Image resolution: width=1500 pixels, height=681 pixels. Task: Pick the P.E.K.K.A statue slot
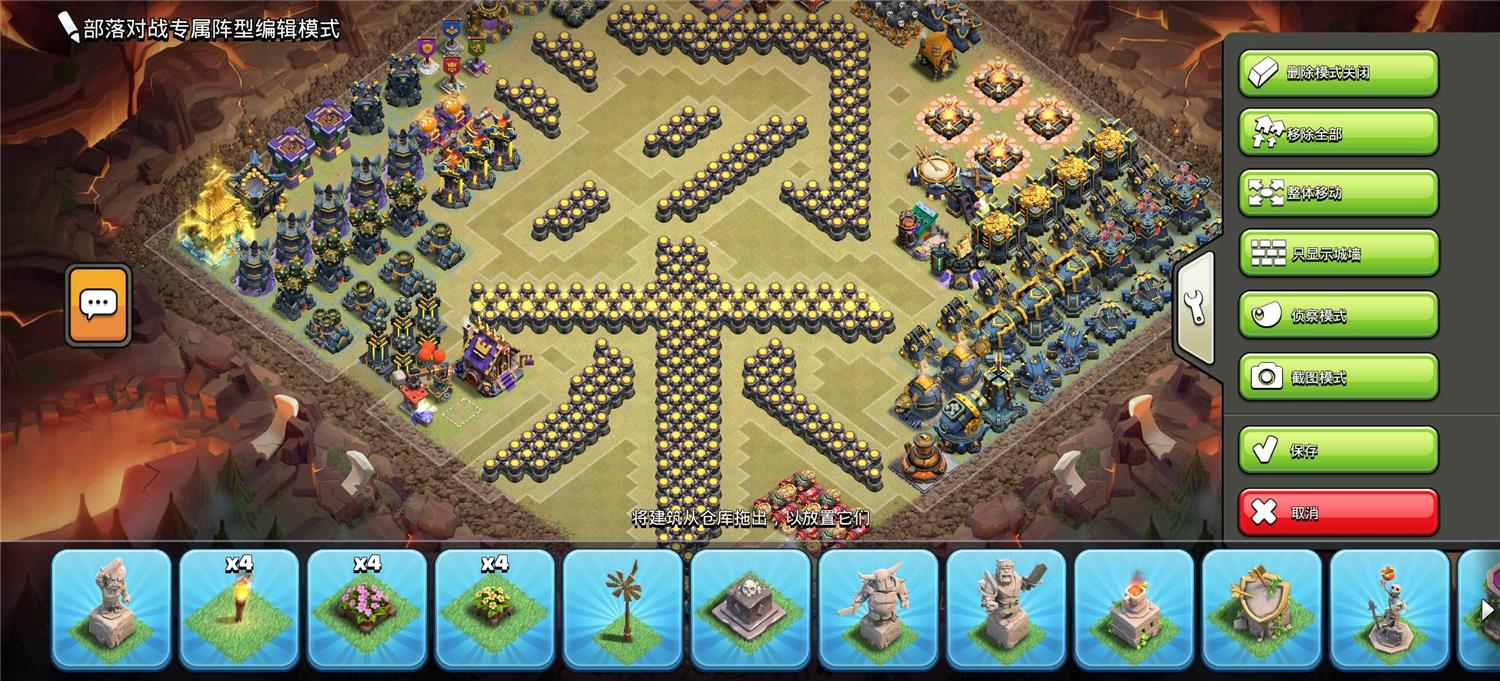[879, 609]
